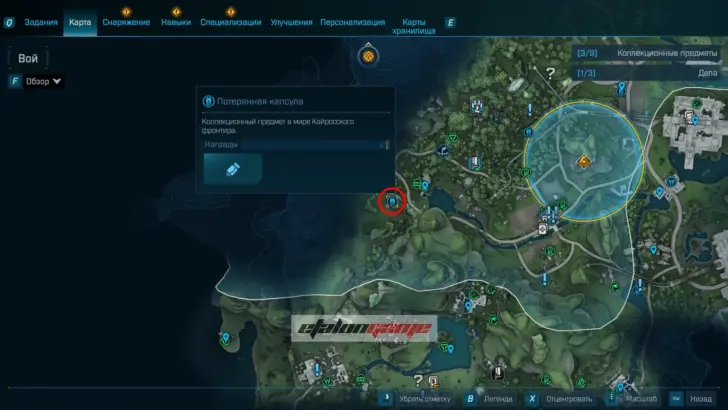728x410 pixels.
Task: Click the circled lost capsule map marker
Action: click(392, 201)
